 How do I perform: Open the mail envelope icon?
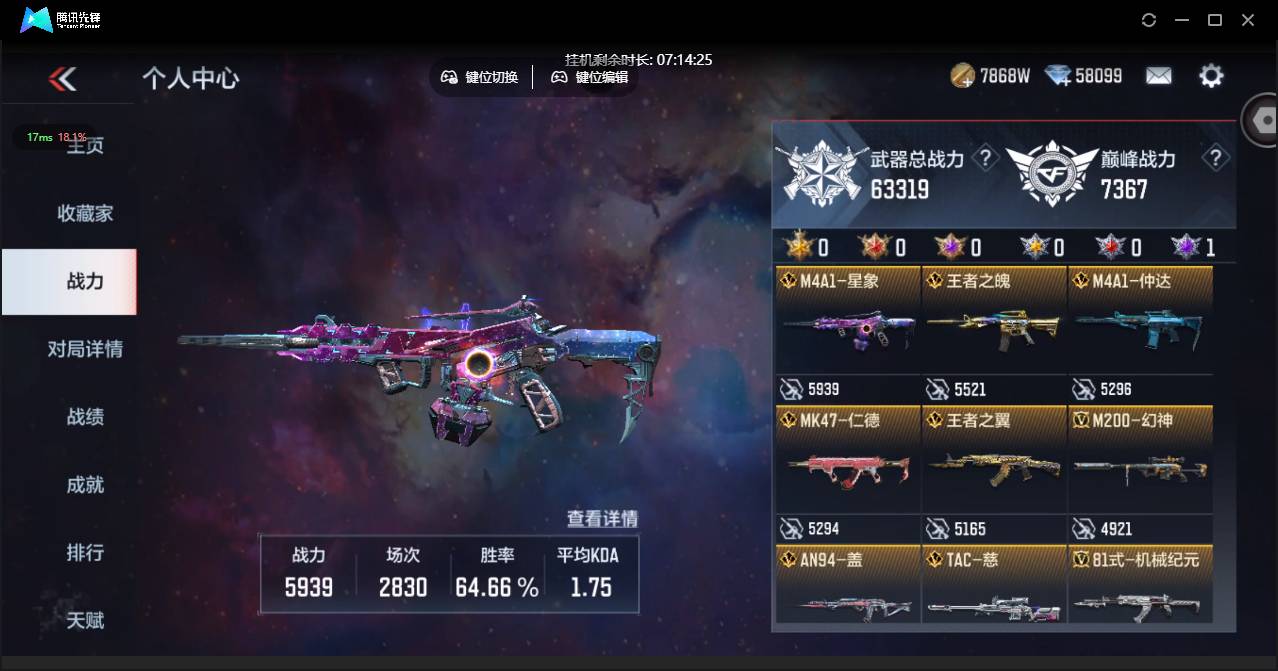click(x=1158, y=76)
